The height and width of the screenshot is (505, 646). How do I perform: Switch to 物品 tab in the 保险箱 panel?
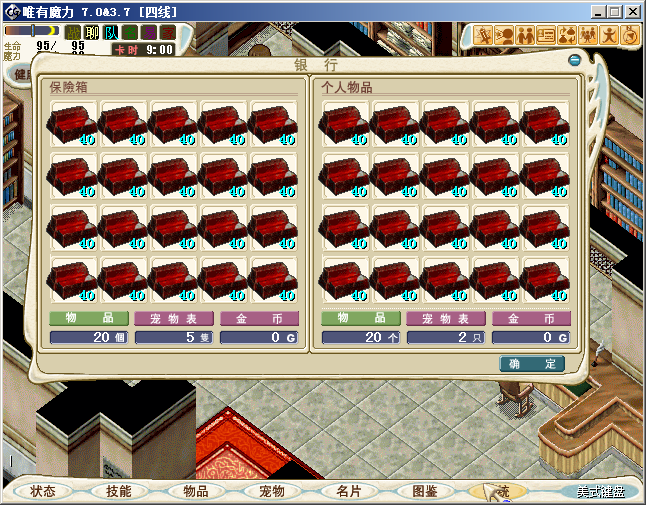click(88, 318)
